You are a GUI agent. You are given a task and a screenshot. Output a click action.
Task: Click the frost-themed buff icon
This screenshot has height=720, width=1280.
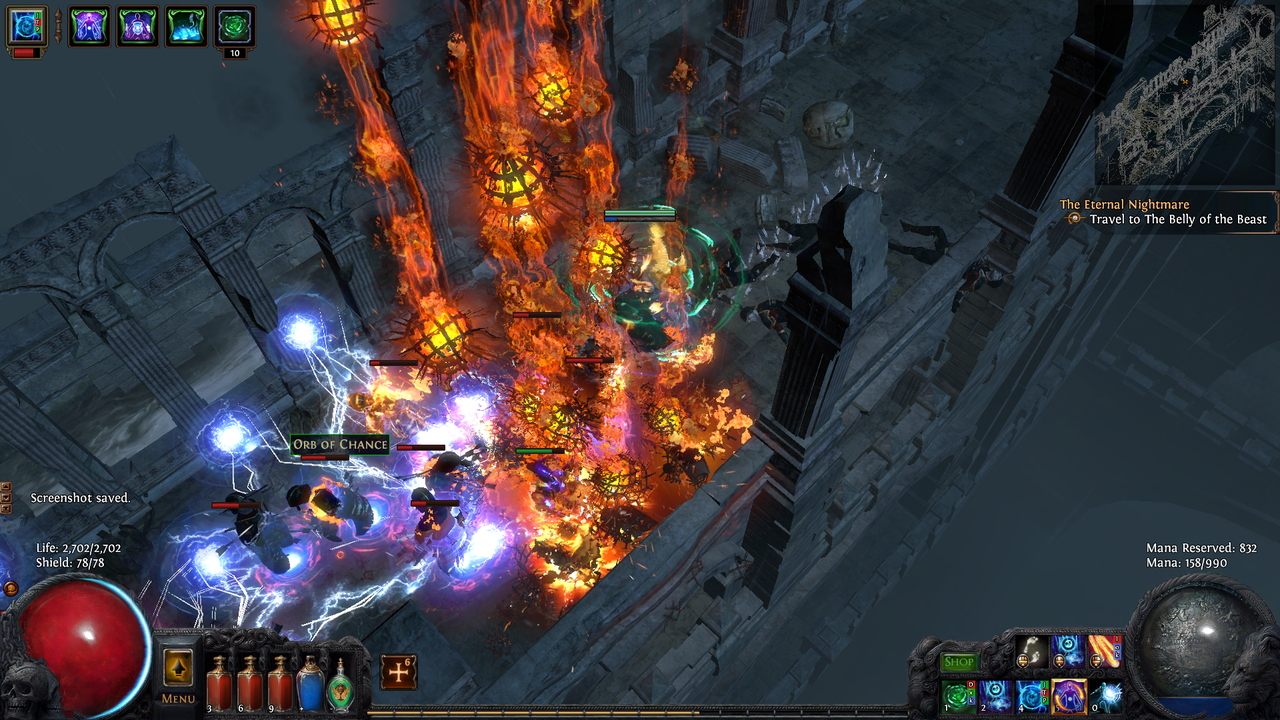tap(185, 26)
